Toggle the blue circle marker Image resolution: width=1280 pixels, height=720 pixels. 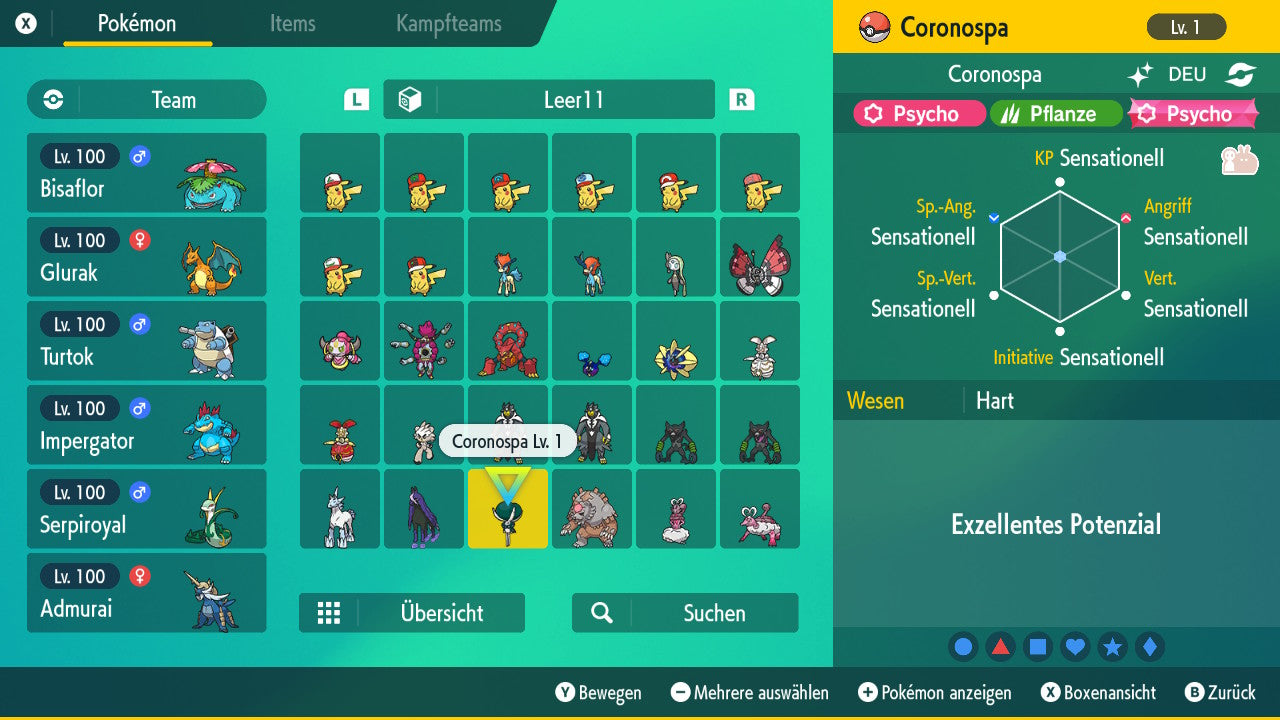(x=962, y=646)
